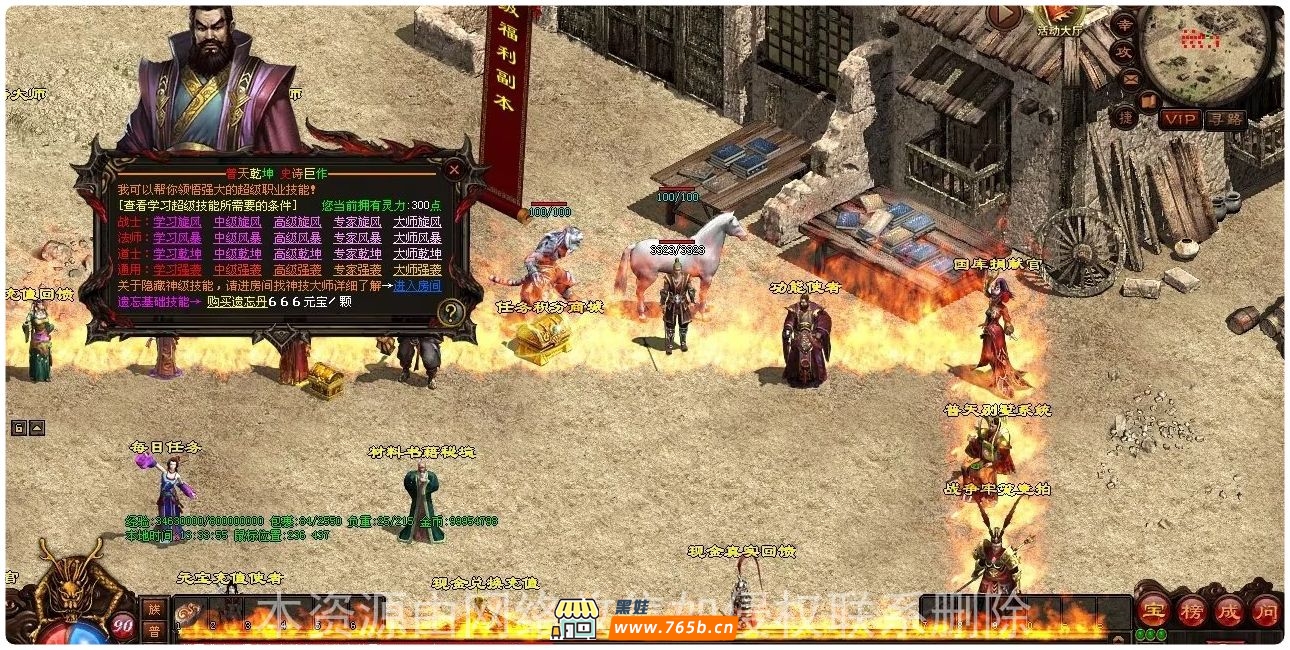The width and height of the screenshot is (1290, 650).
Task: Open the mail envelope icon
Action: click(1131, 78)
